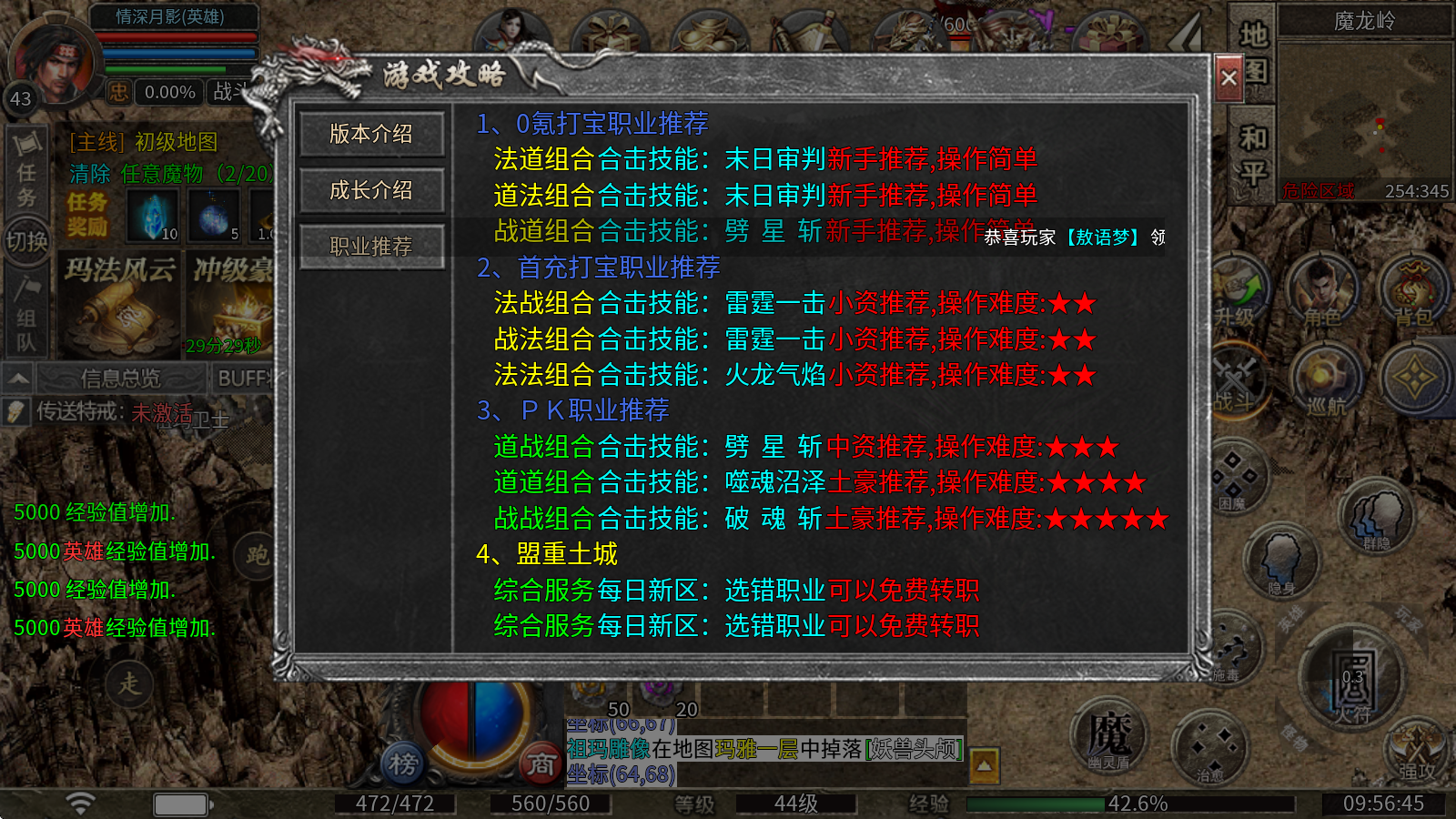Select the 版本介绍 tab

370,135
